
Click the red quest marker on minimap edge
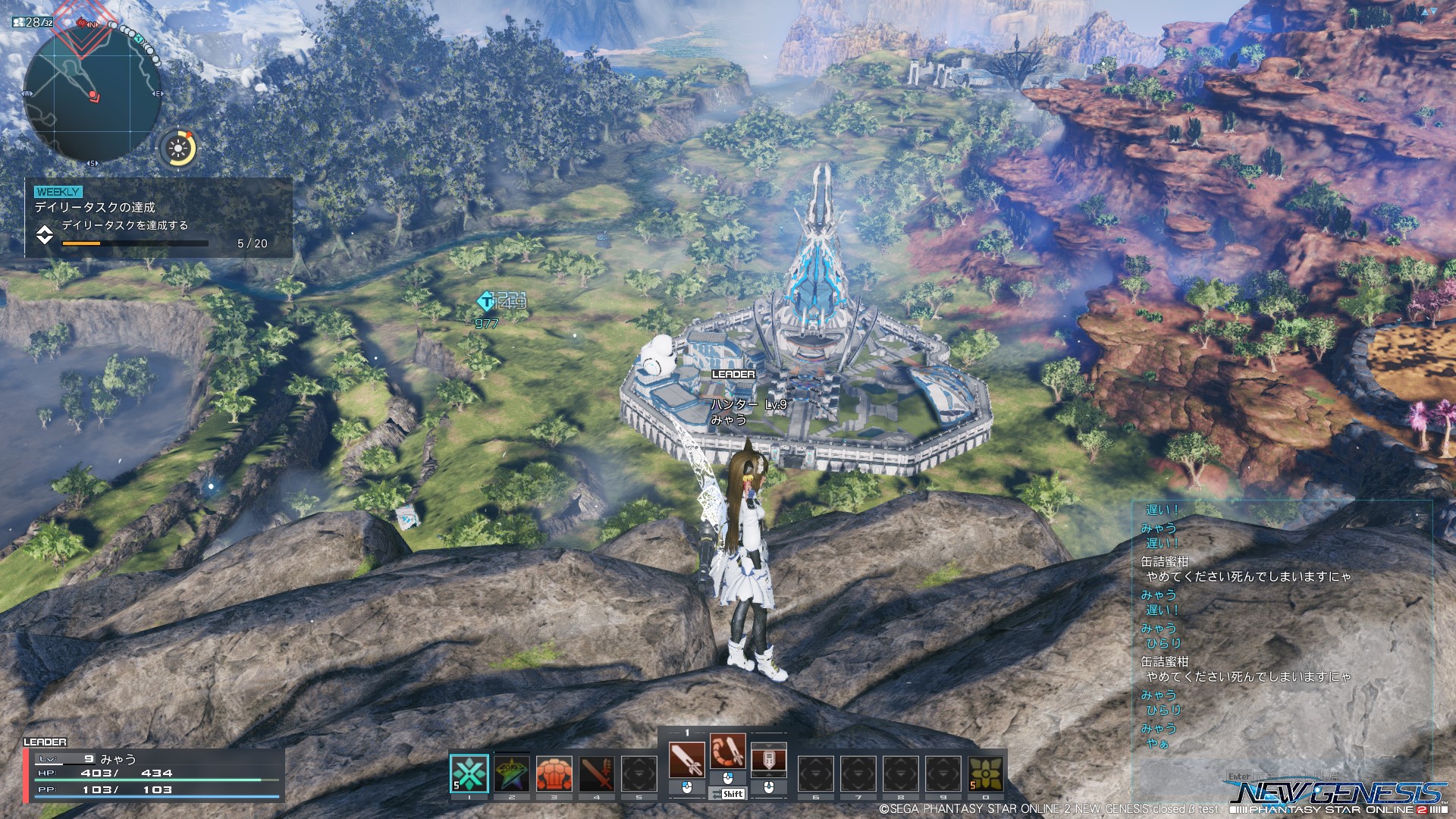coord(82,24)
